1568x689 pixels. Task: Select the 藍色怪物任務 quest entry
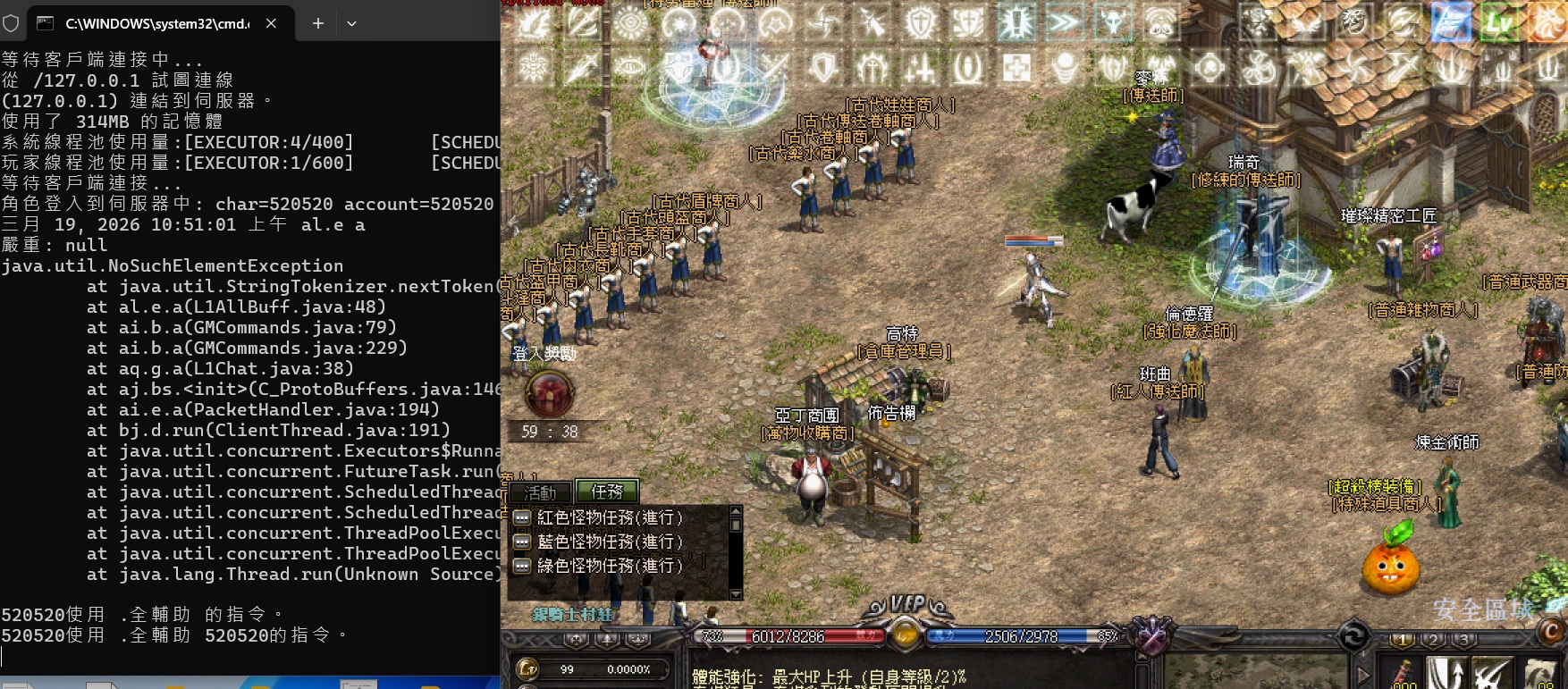point(610,542)
